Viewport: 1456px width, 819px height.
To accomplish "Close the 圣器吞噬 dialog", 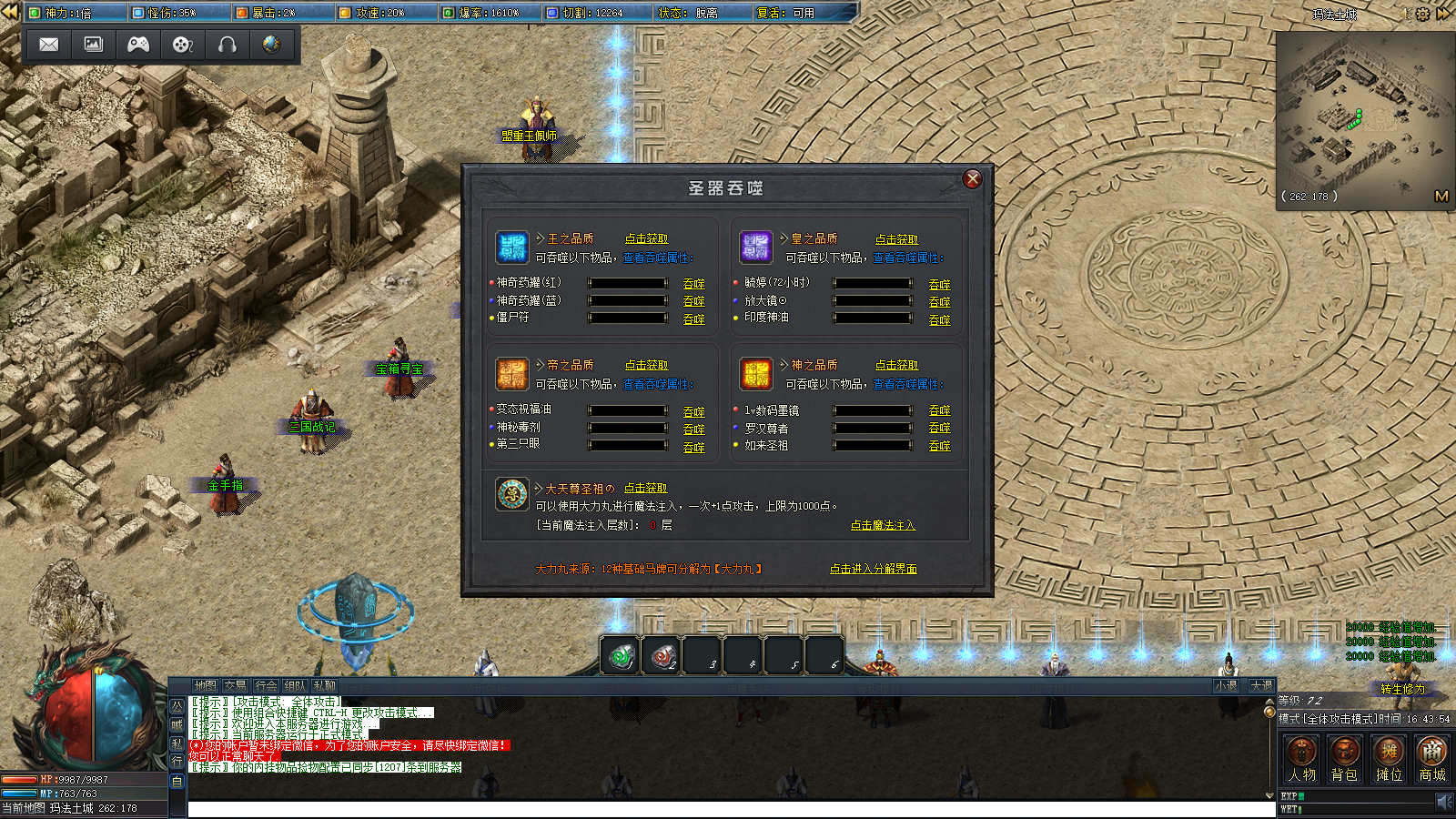I will 972,179.
